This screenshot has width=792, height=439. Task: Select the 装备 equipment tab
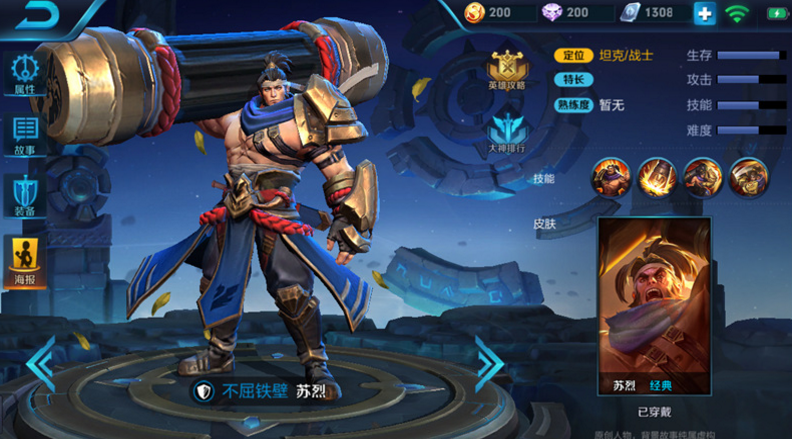(x=25, y=195)
